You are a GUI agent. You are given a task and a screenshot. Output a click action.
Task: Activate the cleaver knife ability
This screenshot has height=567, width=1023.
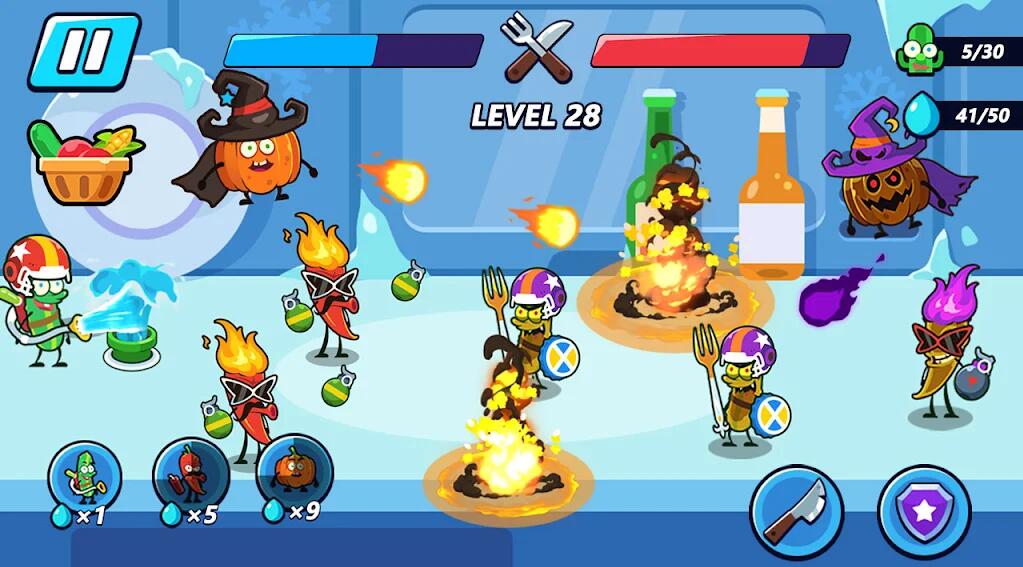[x=796, y=511]
